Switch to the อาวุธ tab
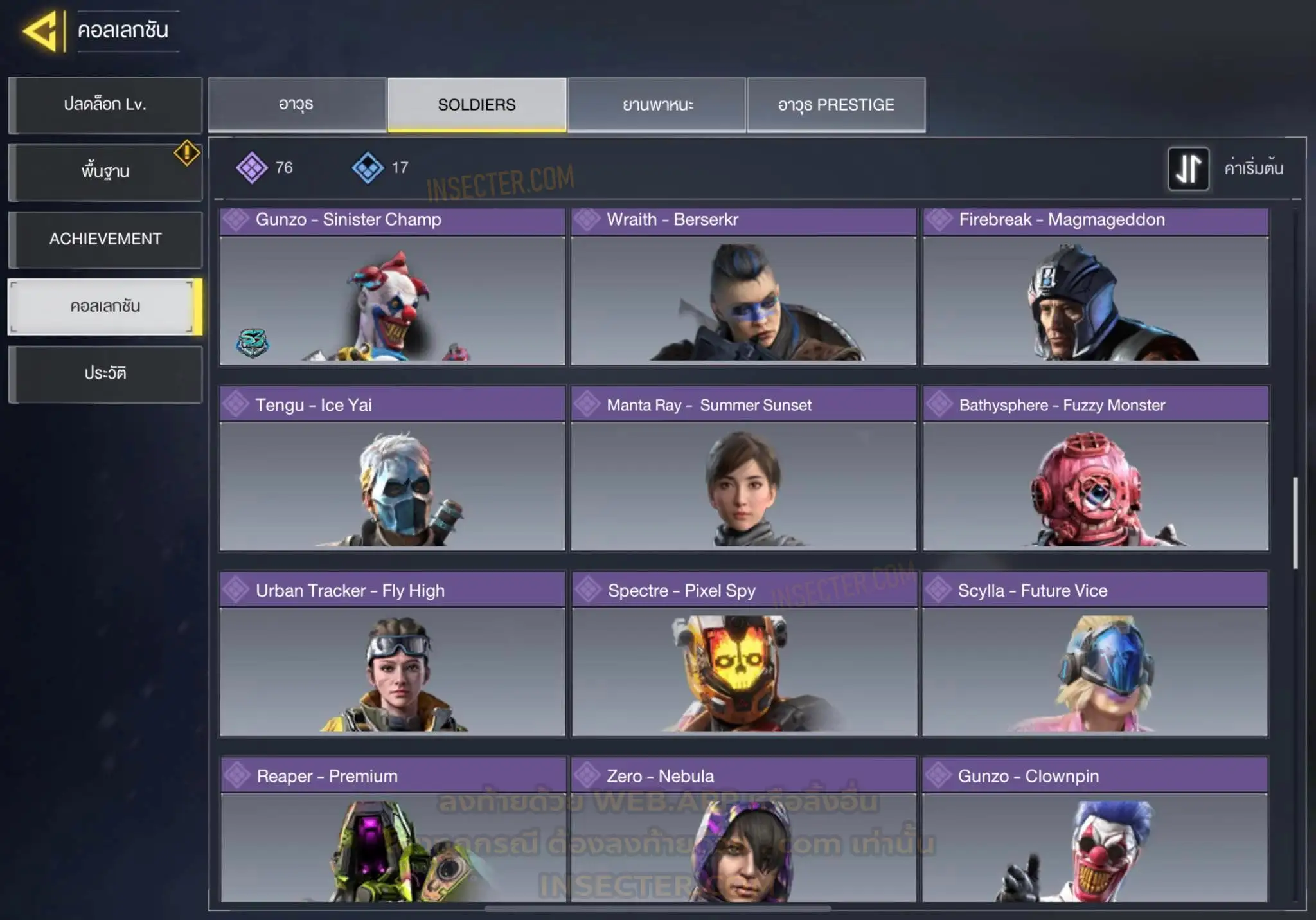 click(297, 105)
